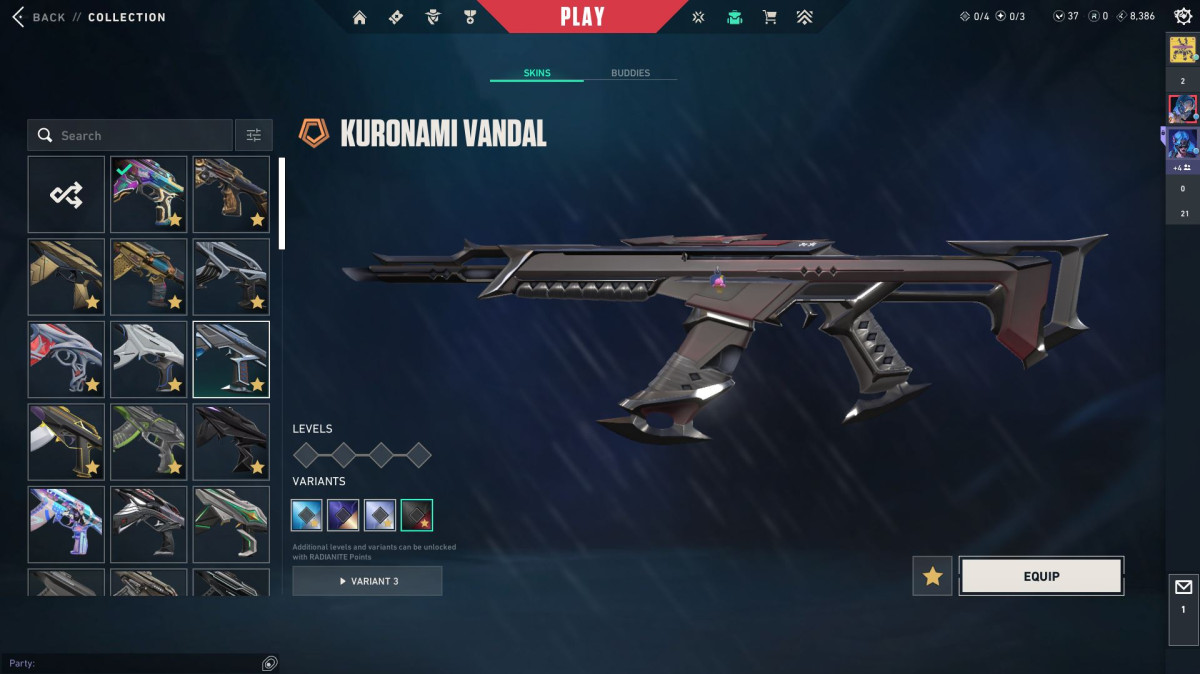This screenshot has height=674, width=1200.
Task: Choose the highlighted Kuronami Vandal thumbnail
Action: 231,359
